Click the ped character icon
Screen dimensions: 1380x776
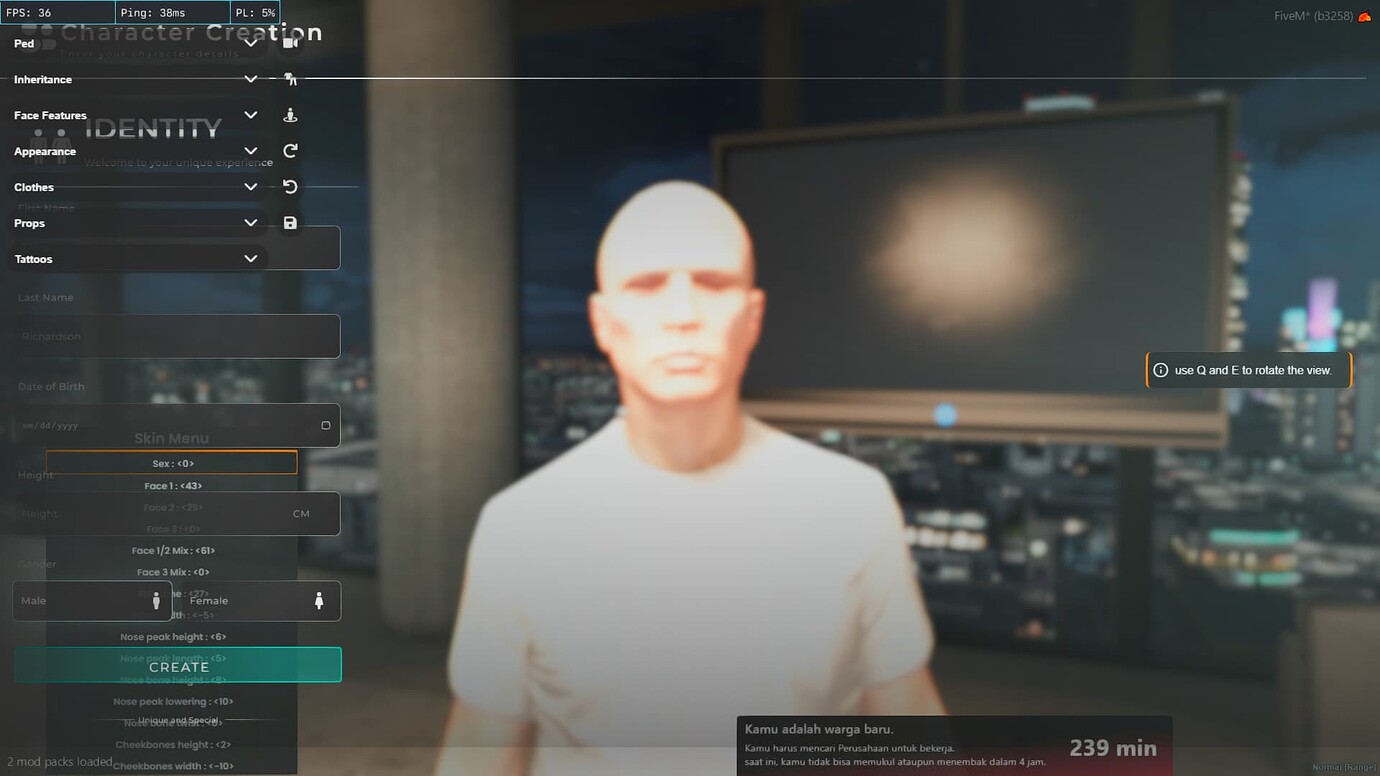tap(290, 114)
